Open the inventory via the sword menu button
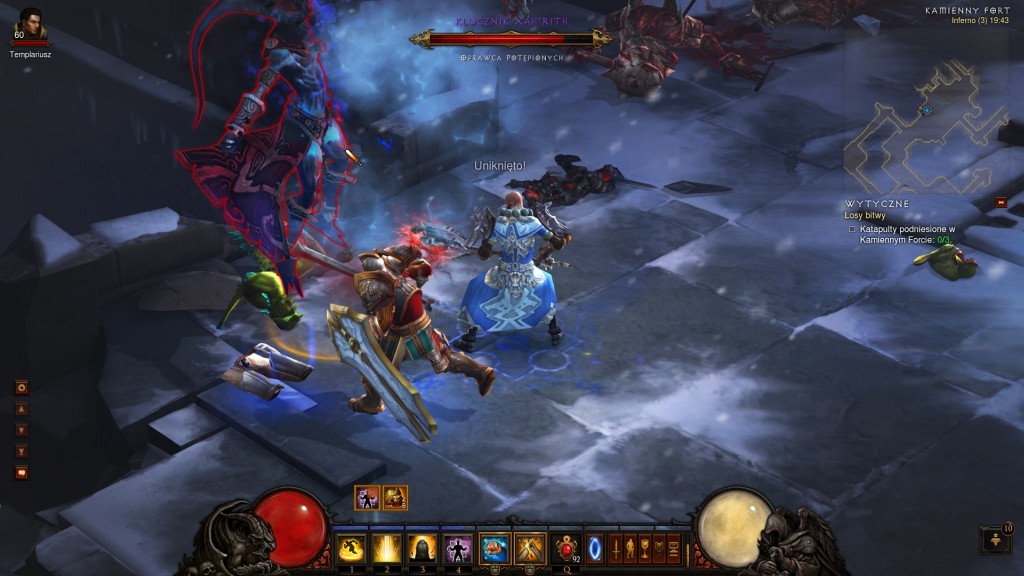This screenshot has height=576, width=1024. point(616,549)
